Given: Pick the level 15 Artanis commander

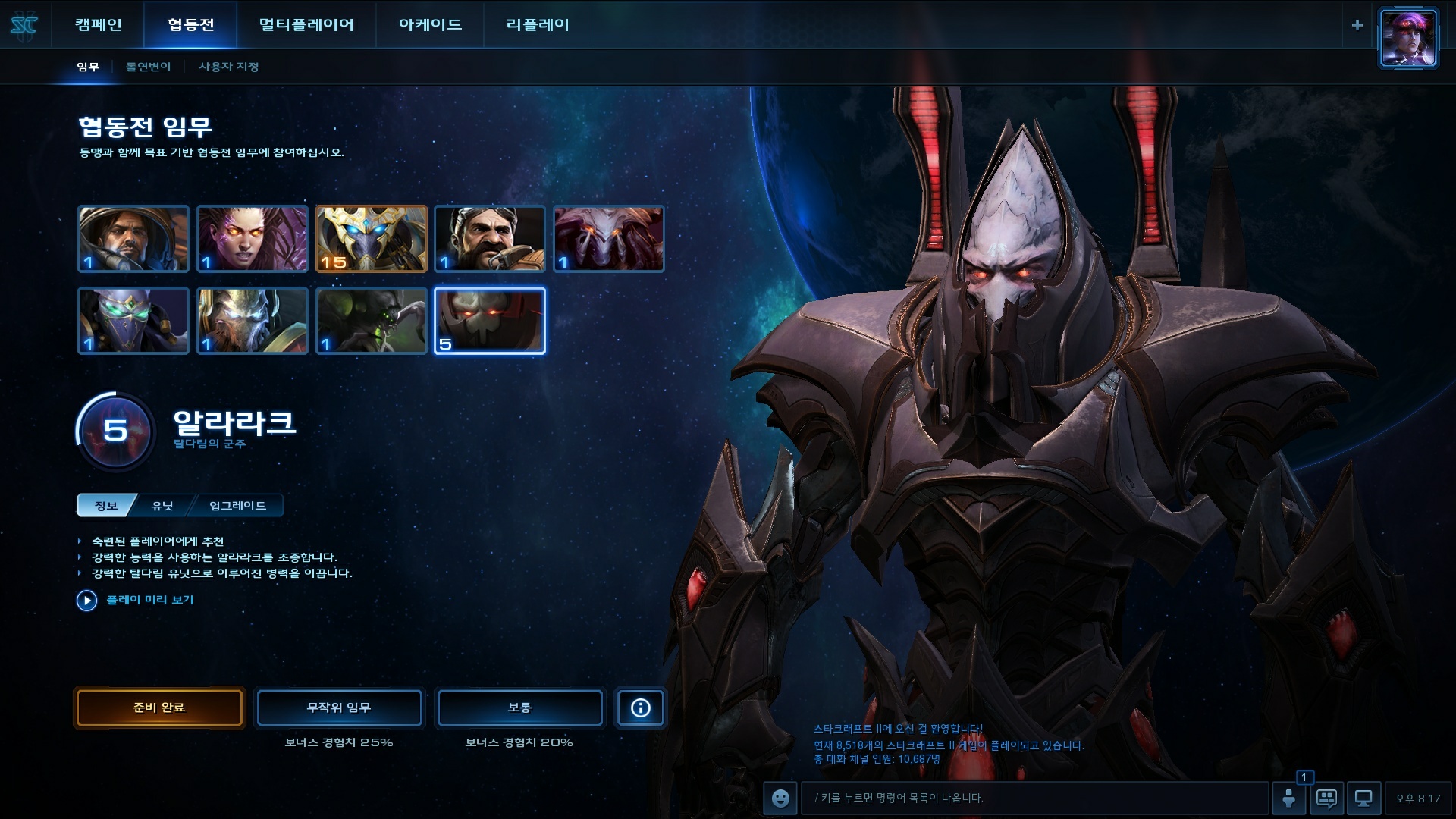Looking at the screenshot, I should [372, 239].
